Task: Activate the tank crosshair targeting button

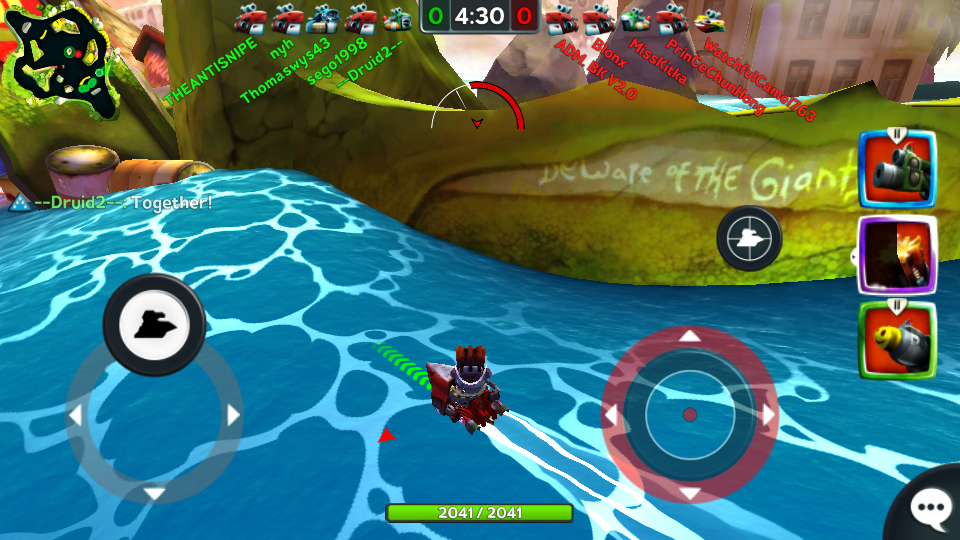Action: click(749, 237)
